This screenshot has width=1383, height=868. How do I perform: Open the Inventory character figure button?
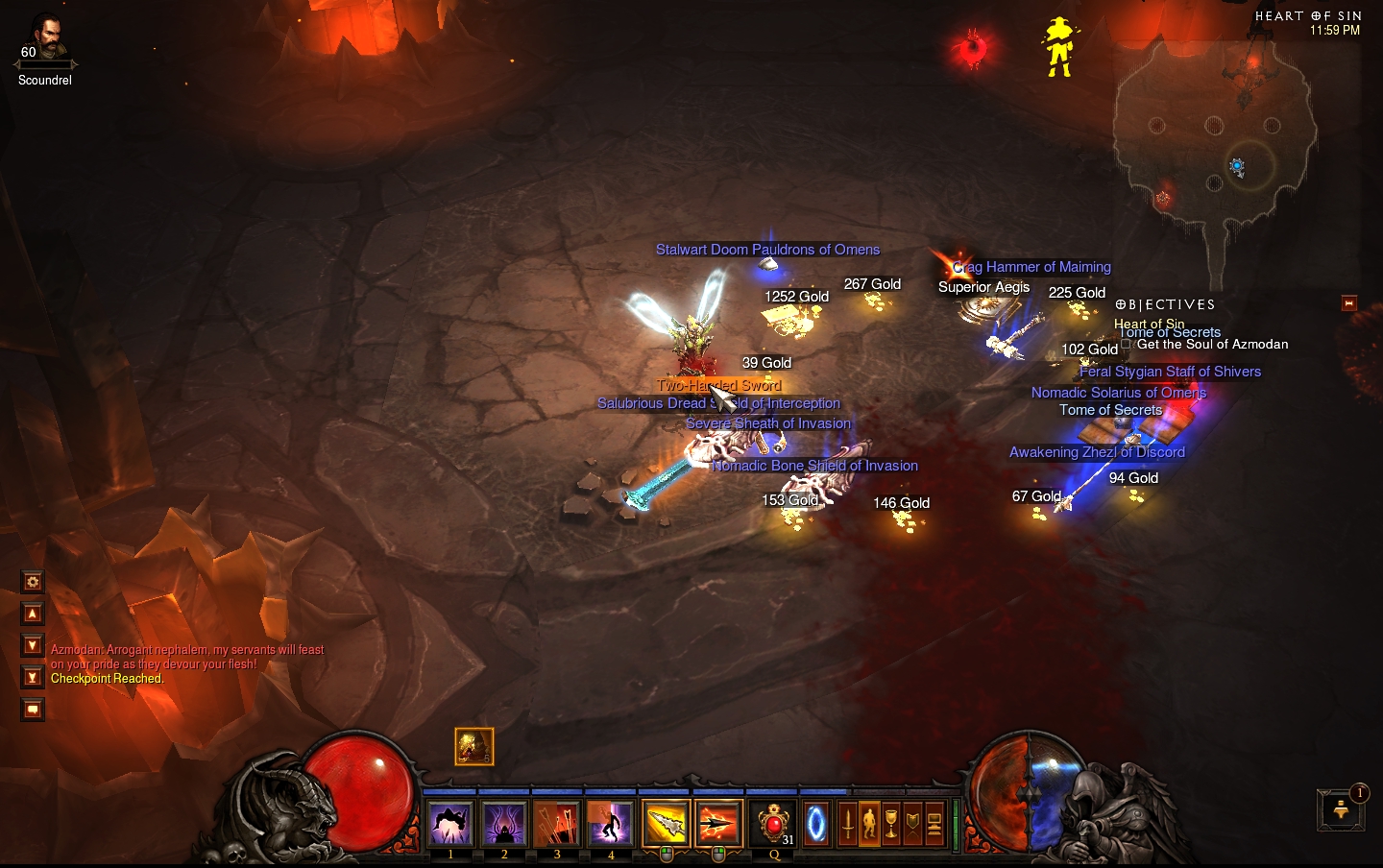click(869, 824)
